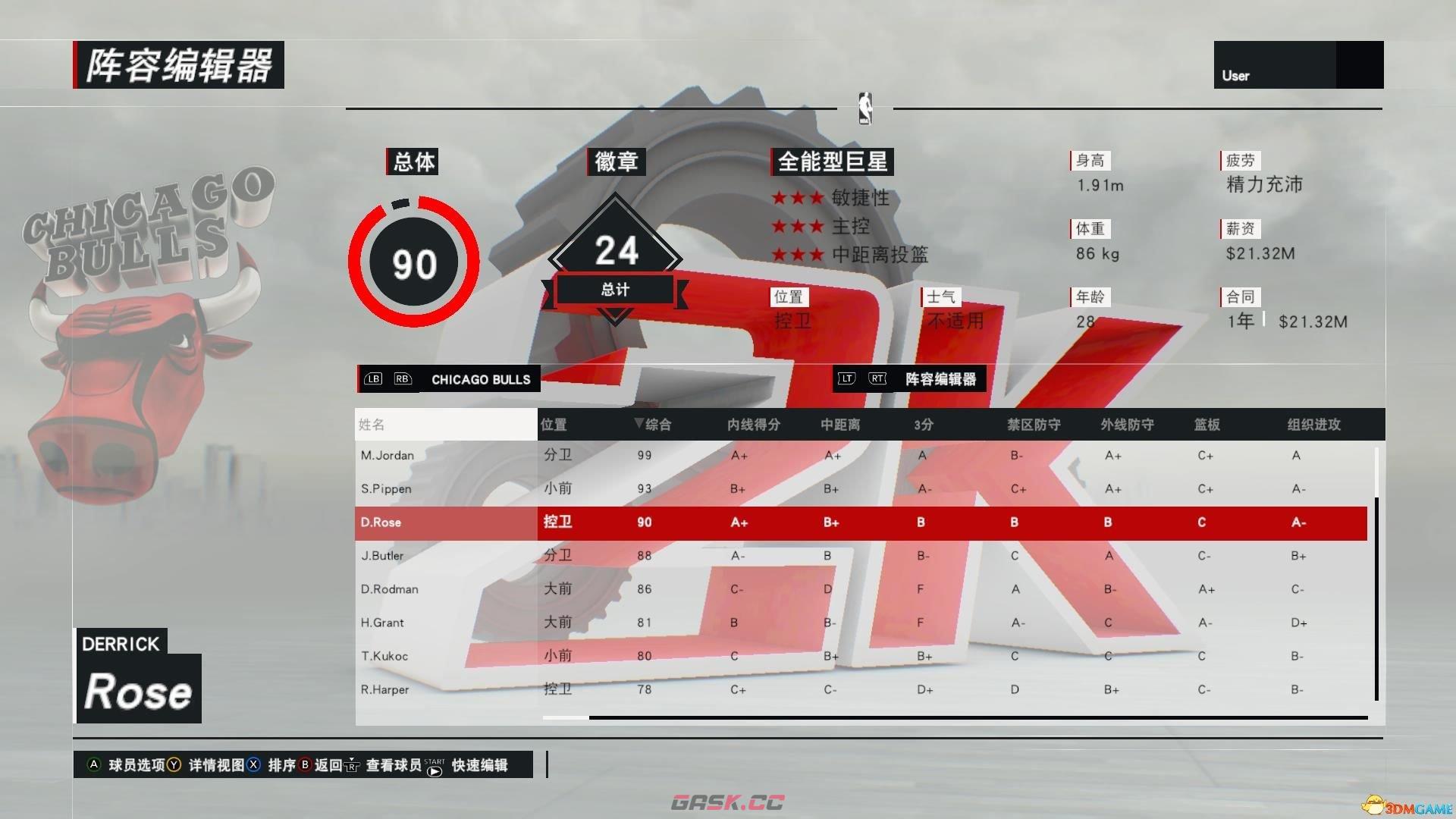Viewport: 1456px width, 819px height.
Task: Select the diamond badge emblem showing 24
Action: (616, 250)
